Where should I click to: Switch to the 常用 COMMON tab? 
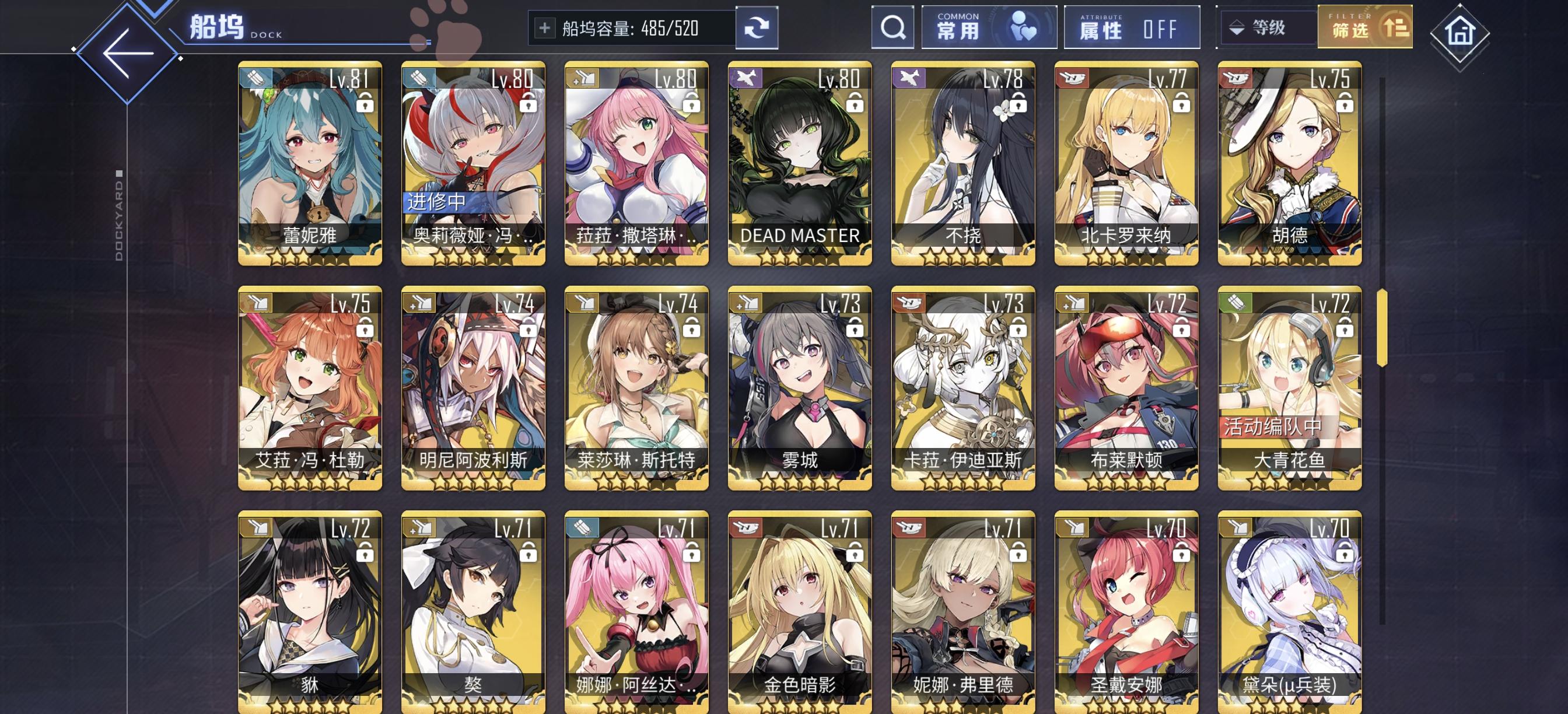960,27
